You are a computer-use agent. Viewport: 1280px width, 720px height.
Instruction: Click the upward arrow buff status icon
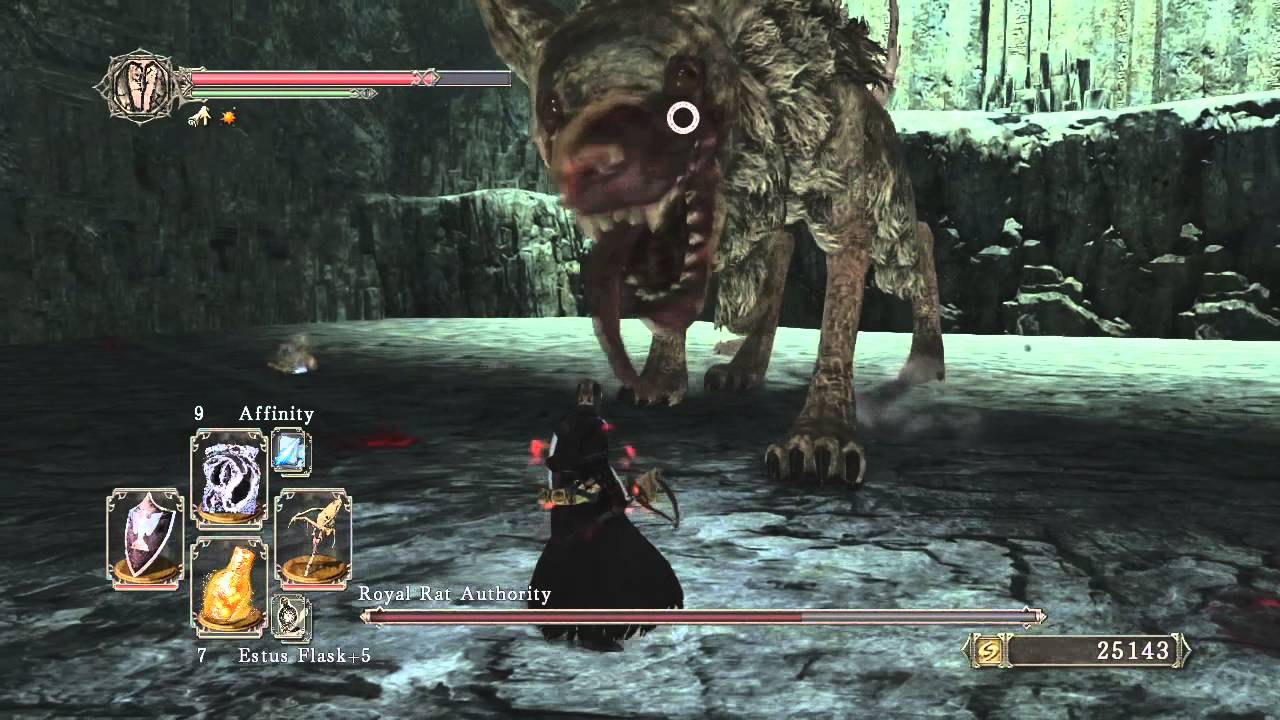coord(200,118)
